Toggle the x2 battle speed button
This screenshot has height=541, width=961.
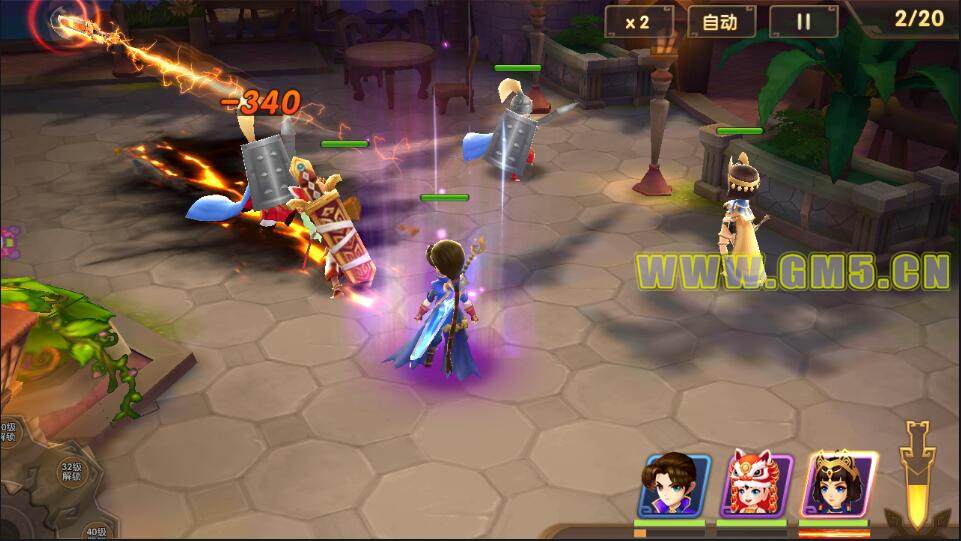638,22
